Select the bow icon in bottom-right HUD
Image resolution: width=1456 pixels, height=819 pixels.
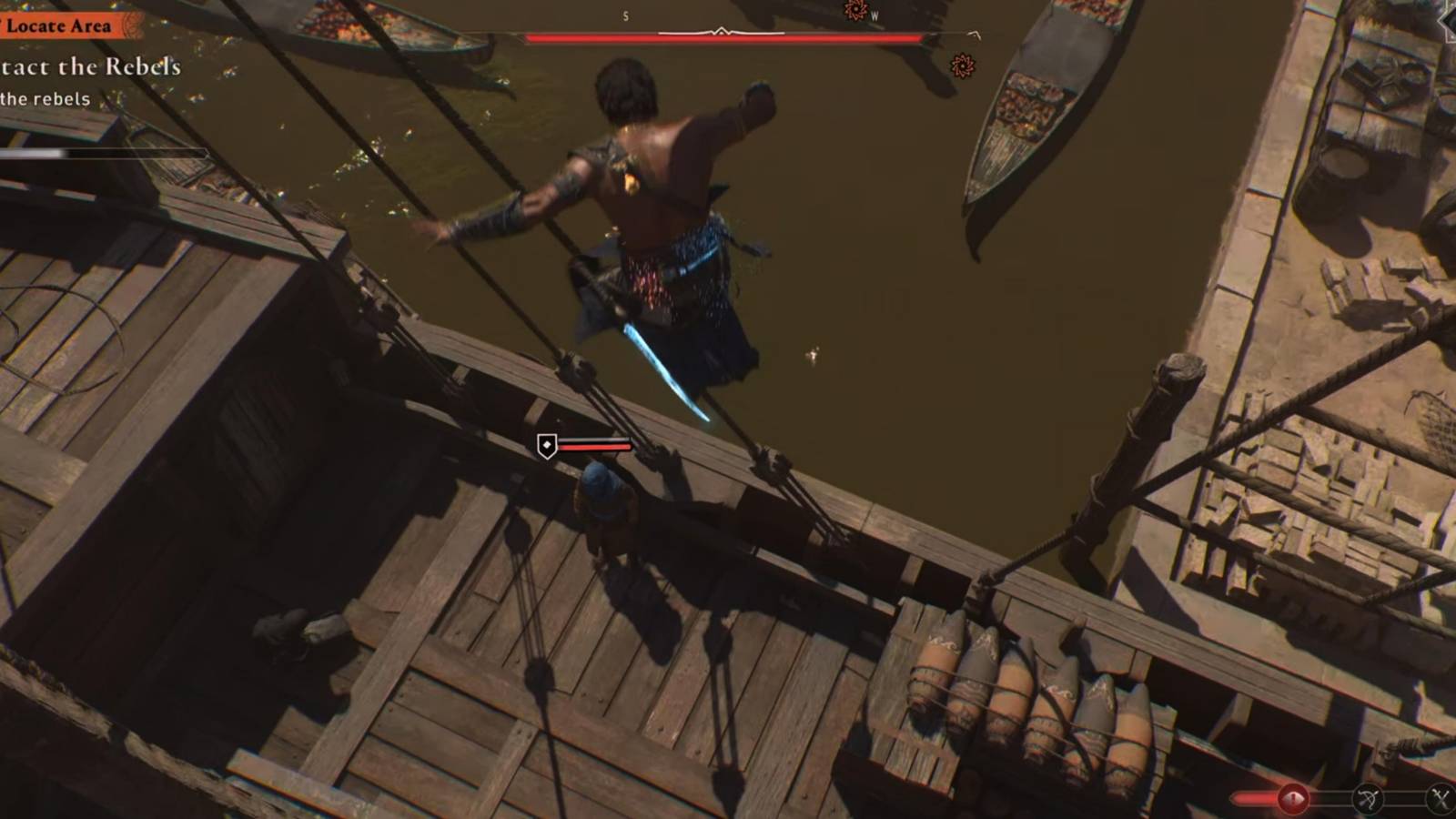pyautogui.click(x=1369, y=799)
